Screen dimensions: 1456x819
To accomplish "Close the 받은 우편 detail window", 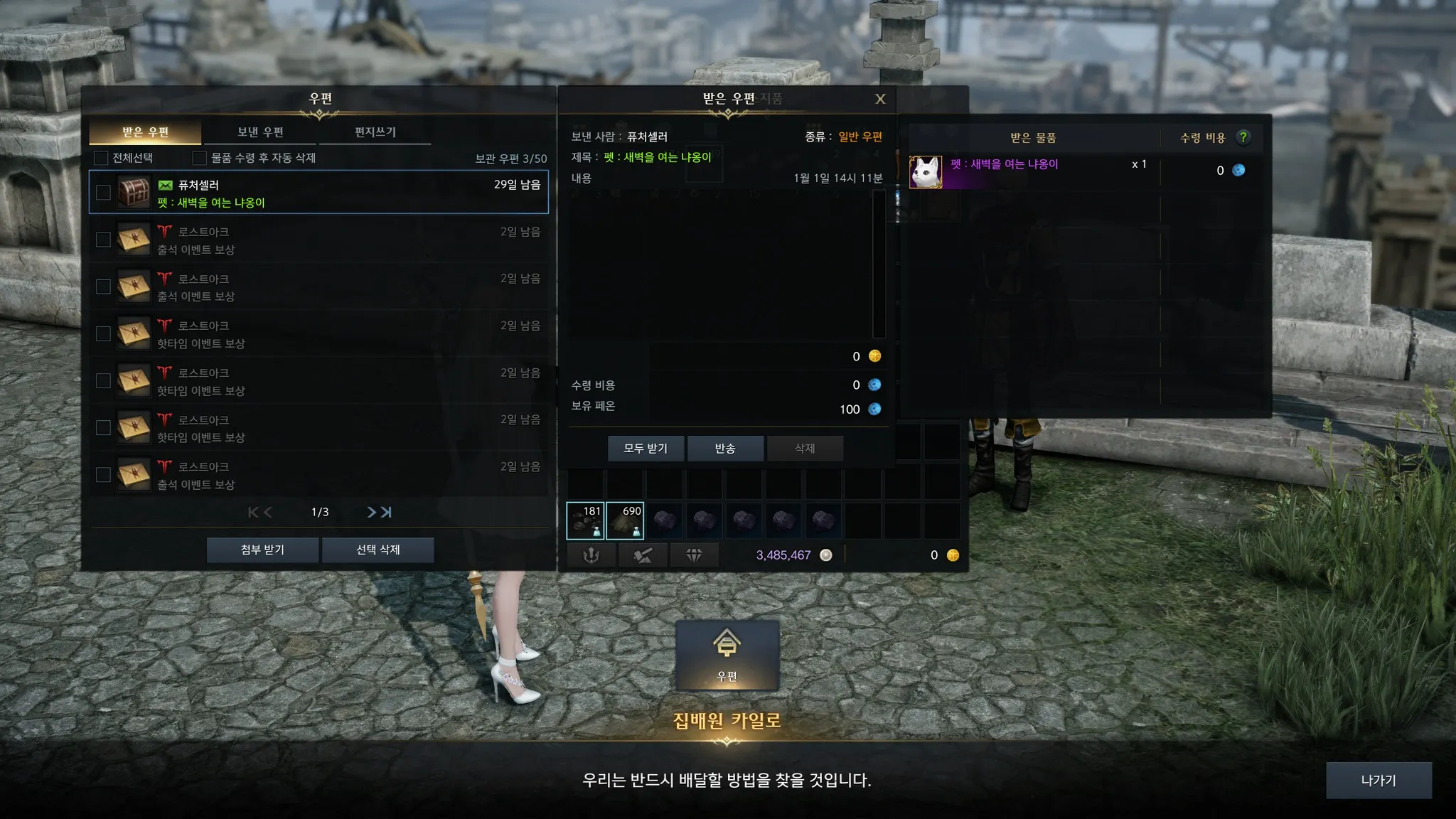I will point(880,100).
